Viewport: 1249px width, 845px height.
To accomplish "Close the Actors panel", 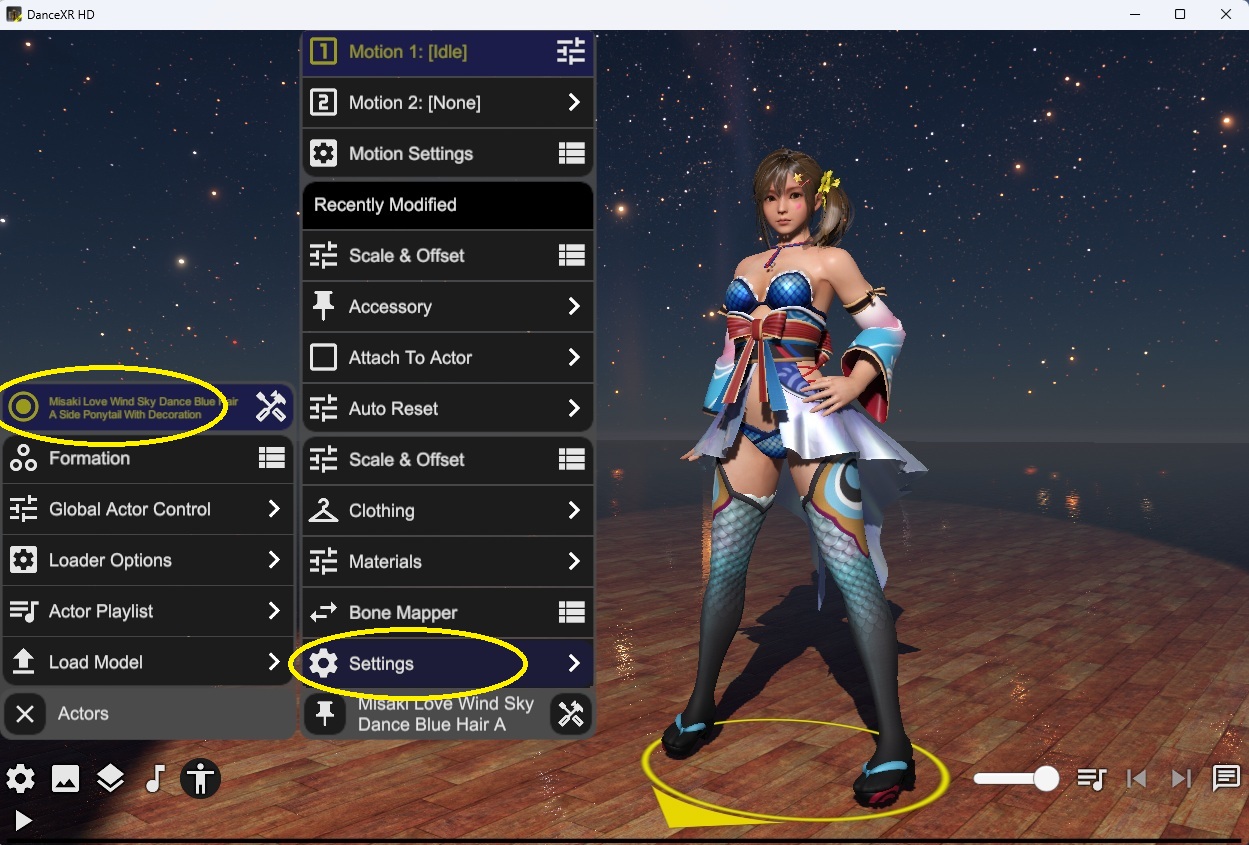I will 26,714.
